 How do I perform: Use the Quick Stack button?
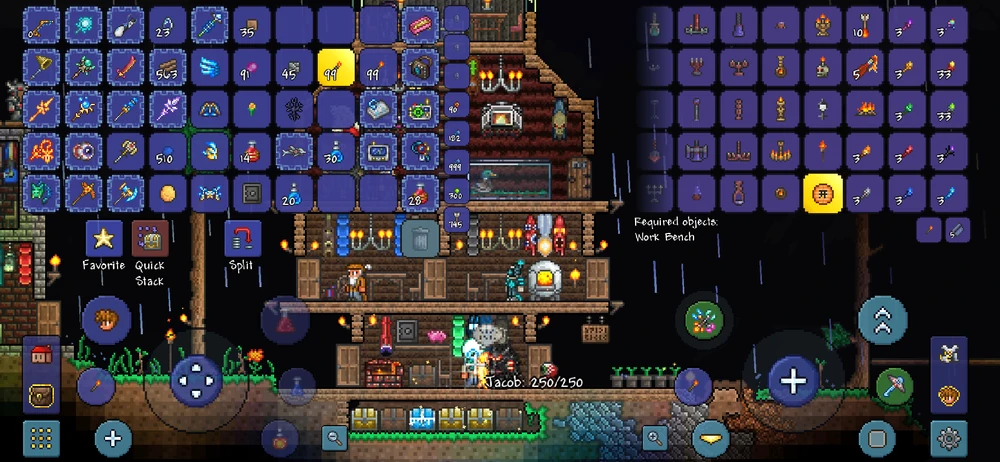150,238
